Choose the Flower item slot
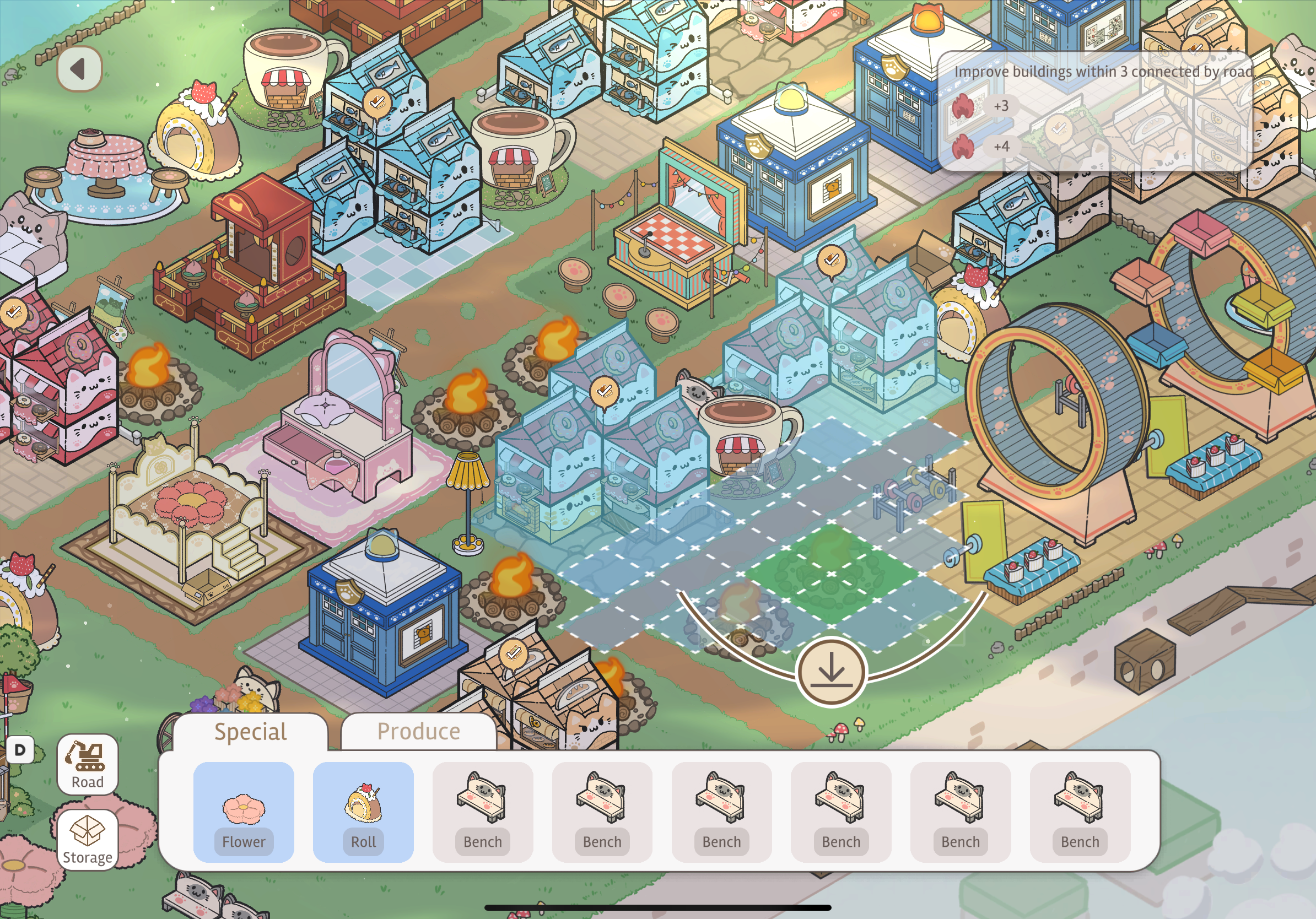 pos(244,811)
